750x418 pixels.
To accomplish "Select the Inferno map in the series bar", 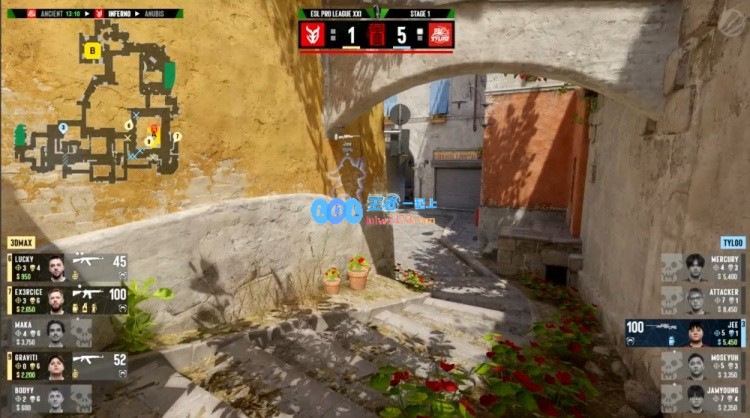I will (x=118, y=13).
